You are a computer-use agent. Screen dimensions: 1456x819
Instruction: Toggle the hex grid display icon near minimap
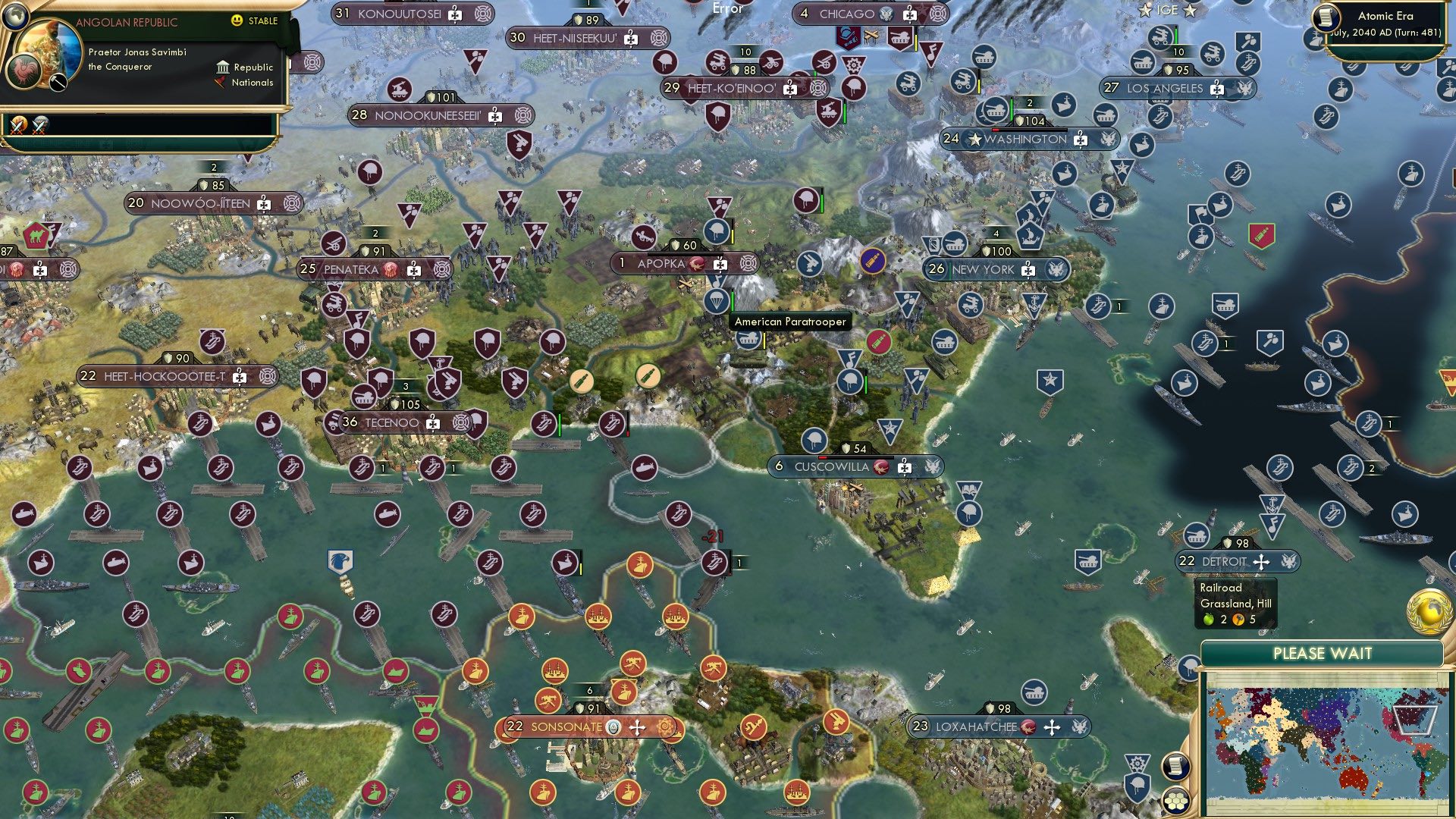pos(1175,802)
